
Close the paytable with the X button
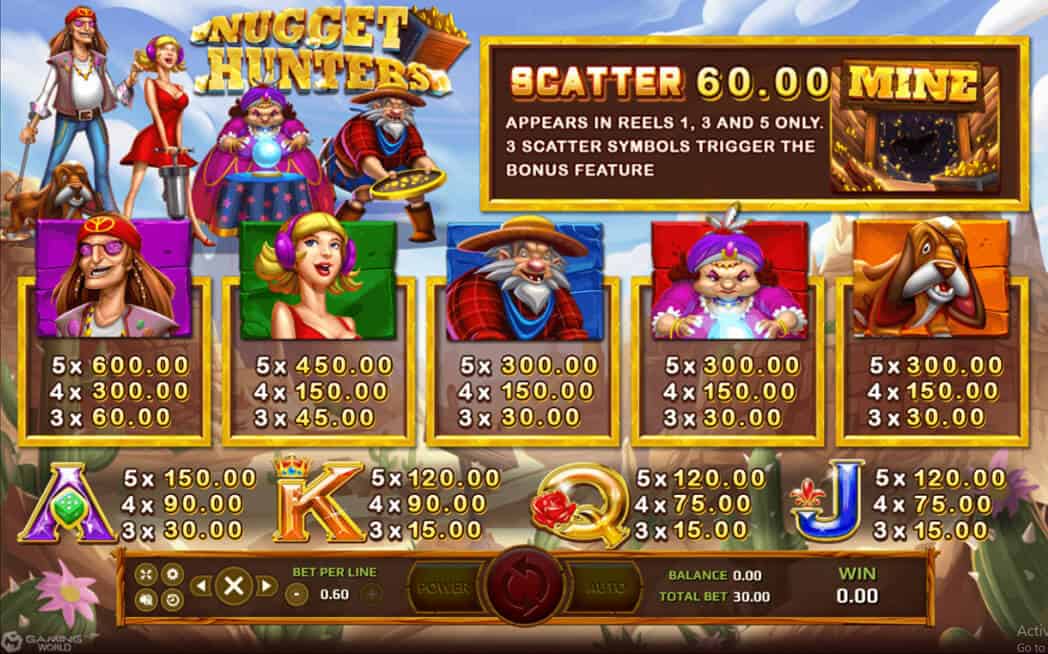pos(233,586)
